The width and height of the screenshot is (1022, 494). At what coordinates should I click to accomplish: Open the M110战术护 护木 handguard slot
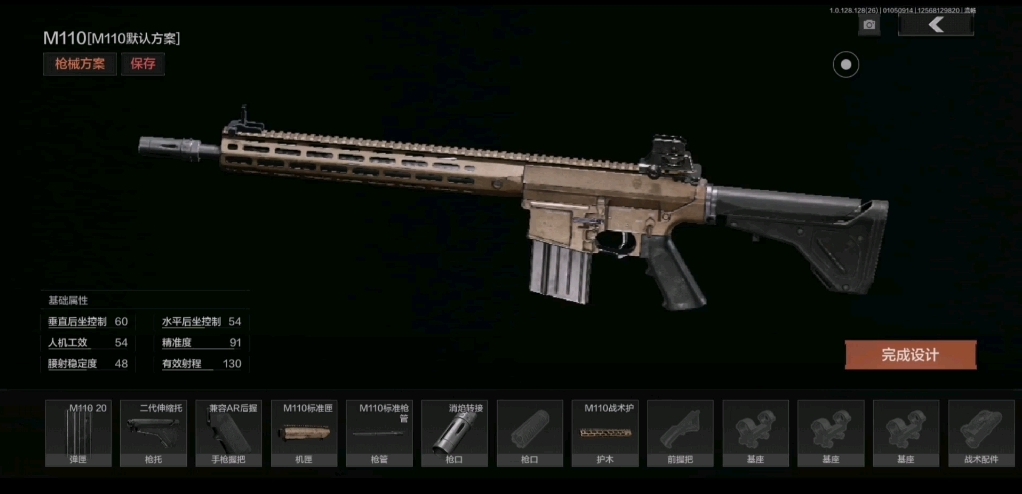(605, 433)
